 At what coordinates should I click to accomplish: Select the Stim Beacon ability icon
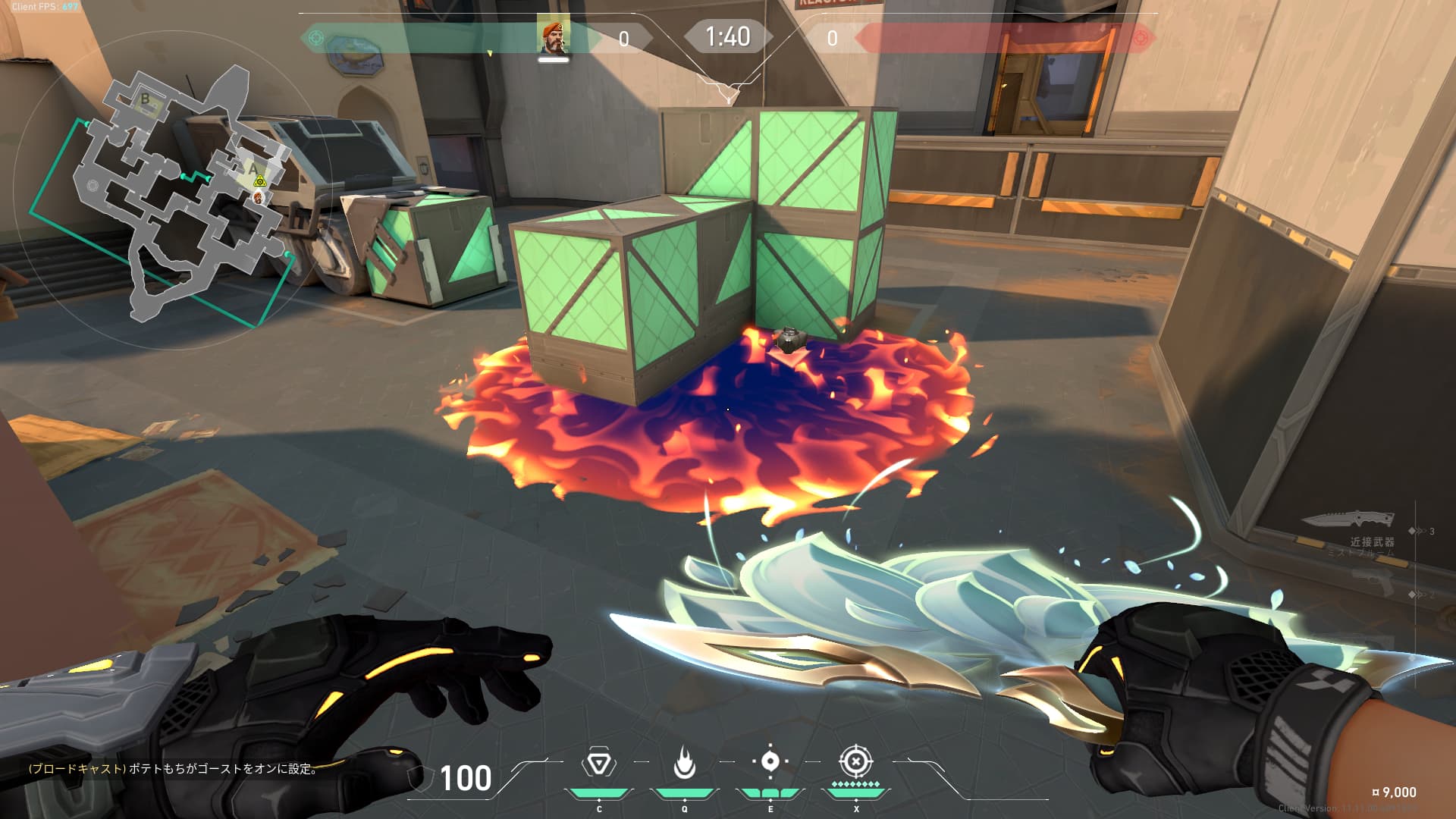pos(598,763)
